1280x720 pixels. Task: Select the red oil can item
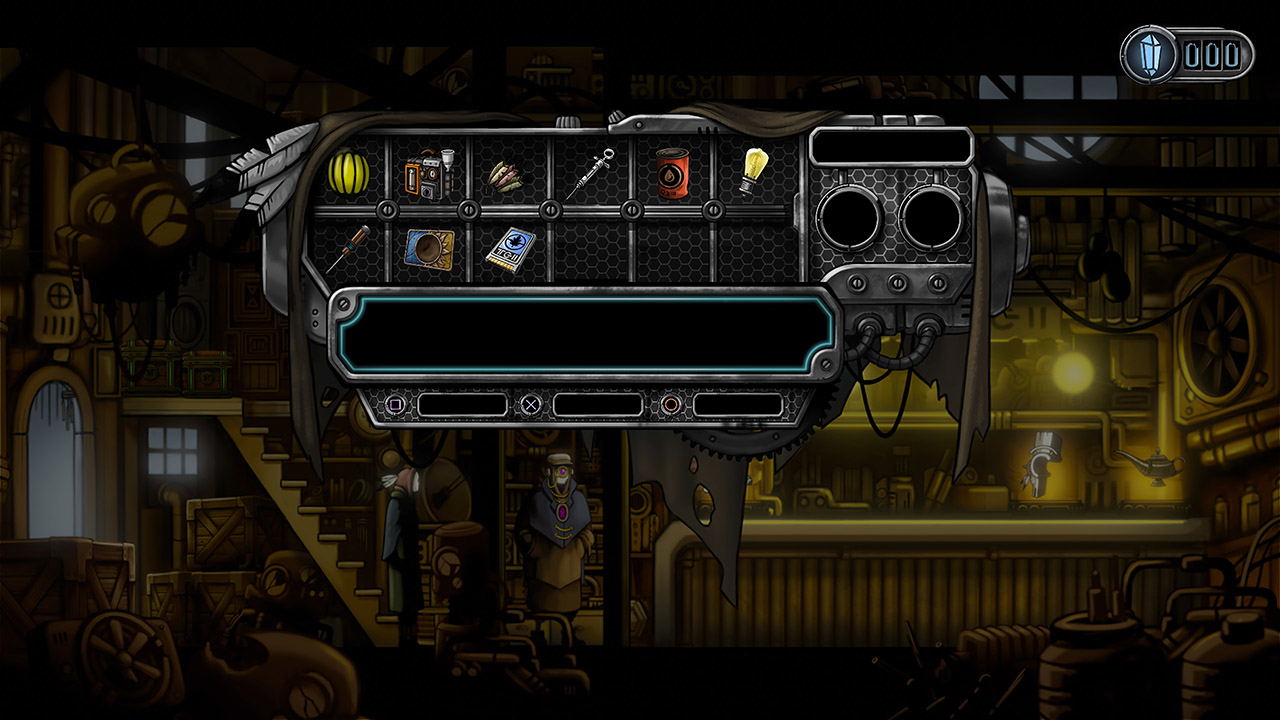(671, 175)
